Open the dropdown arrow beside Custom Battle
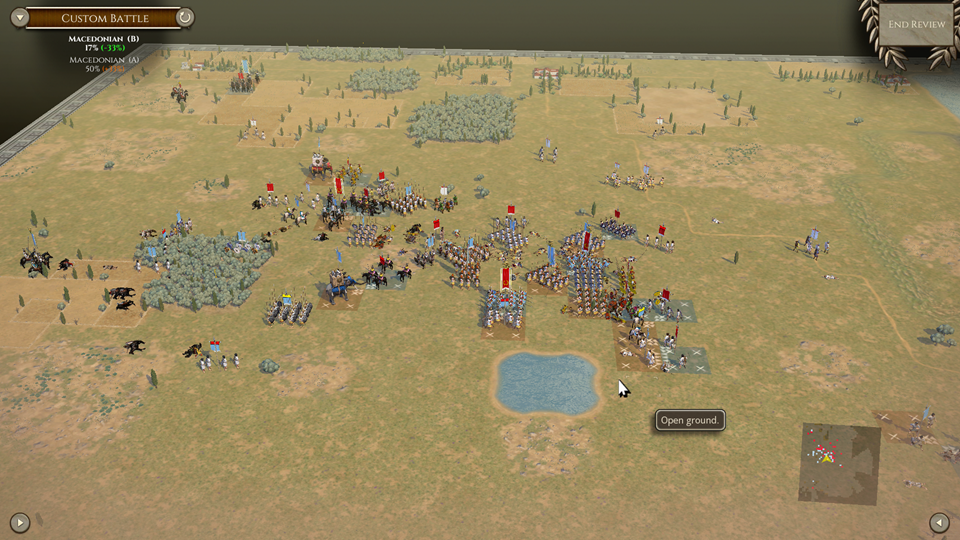This screenshot has width=960, height=540. (18, 17)
